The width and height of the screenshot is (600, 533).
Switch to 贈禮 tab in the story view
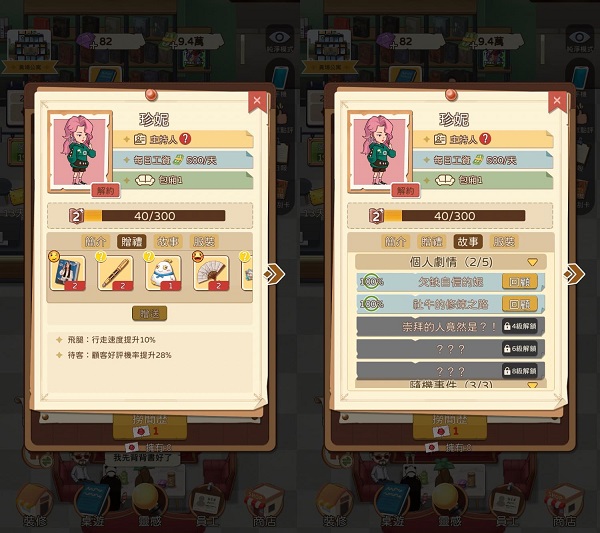tap(432, 241)
